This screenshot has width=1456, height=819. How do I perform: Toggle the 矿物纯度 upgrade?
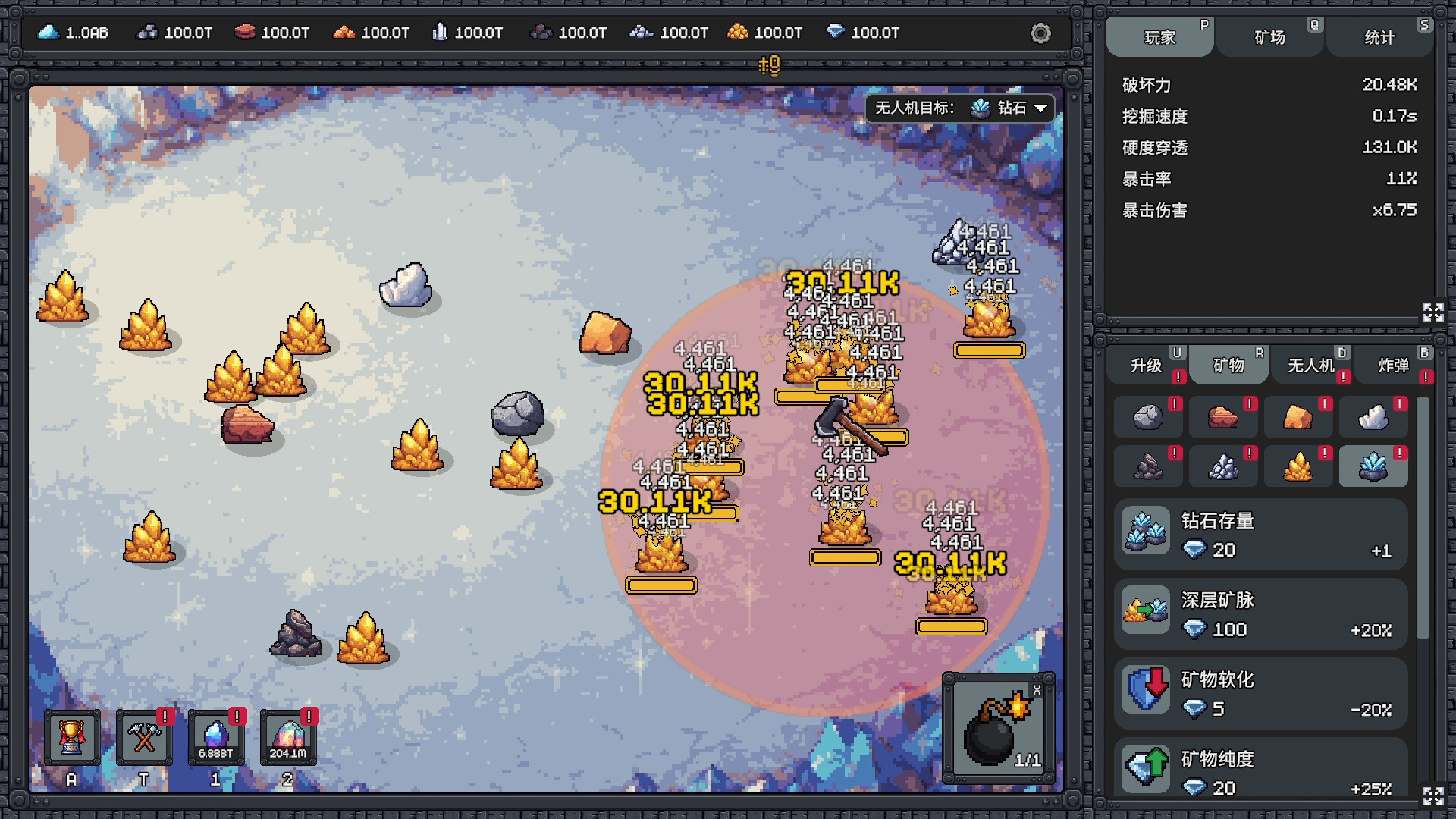click(1145, 768)
